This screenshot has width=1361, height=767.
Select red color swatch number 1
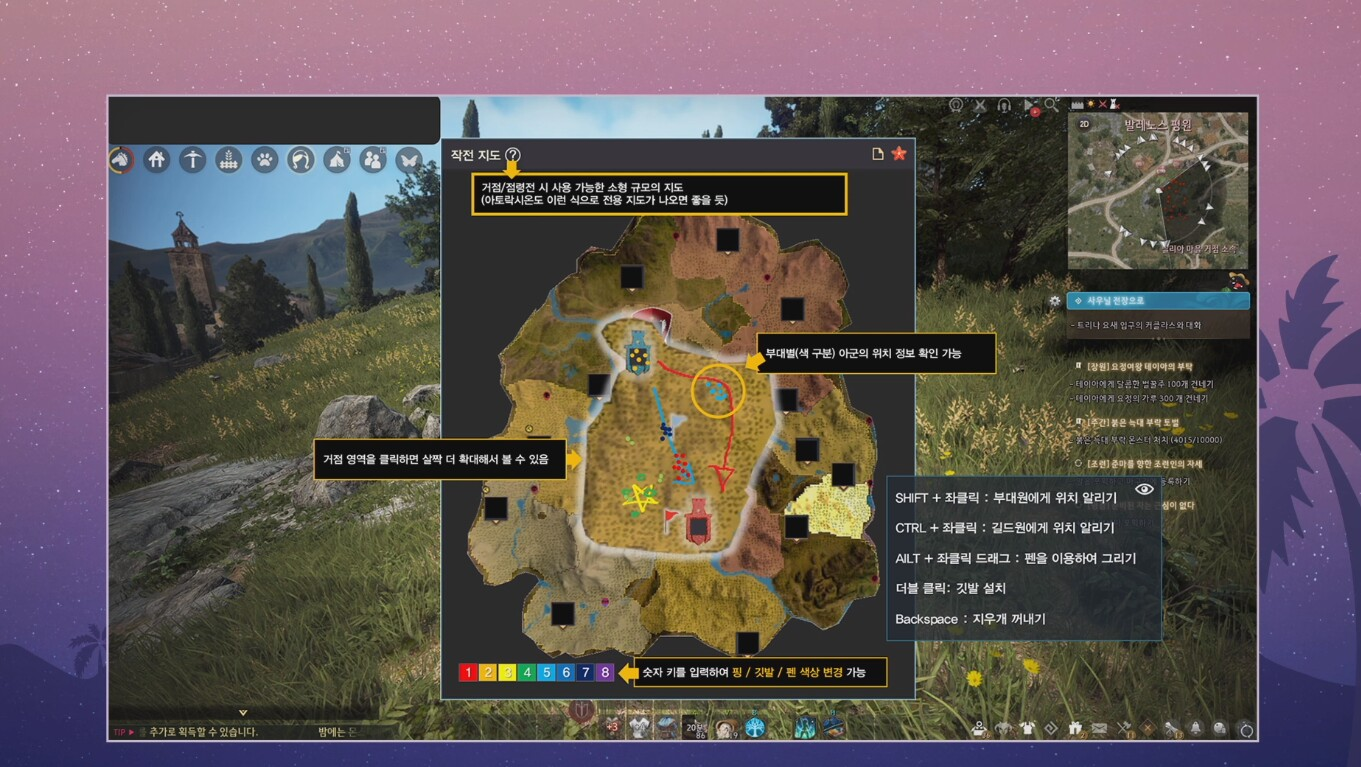(x=468, y=672)
